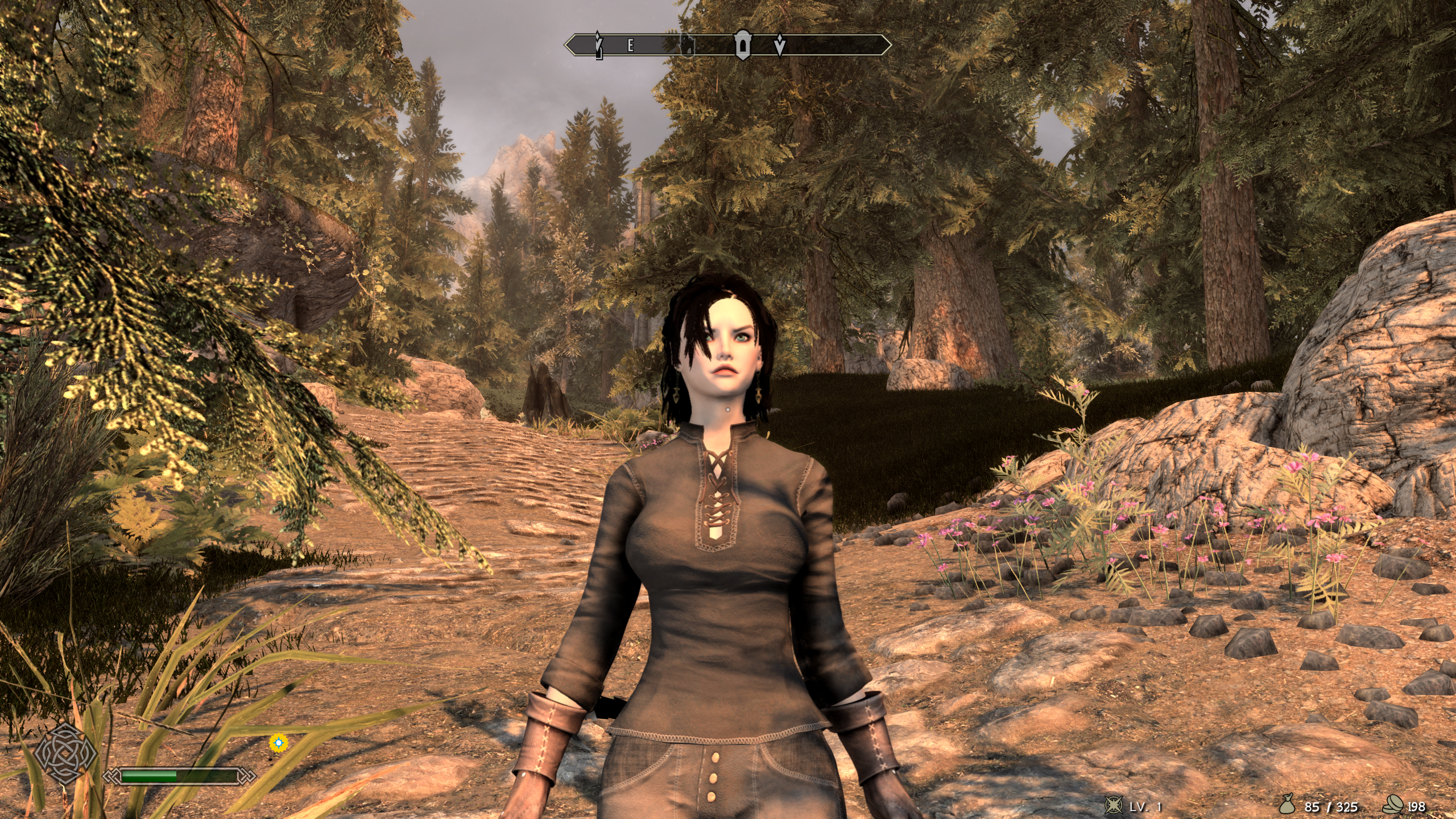Click the quest arrow beside the shrine marker

click(780, 45)
